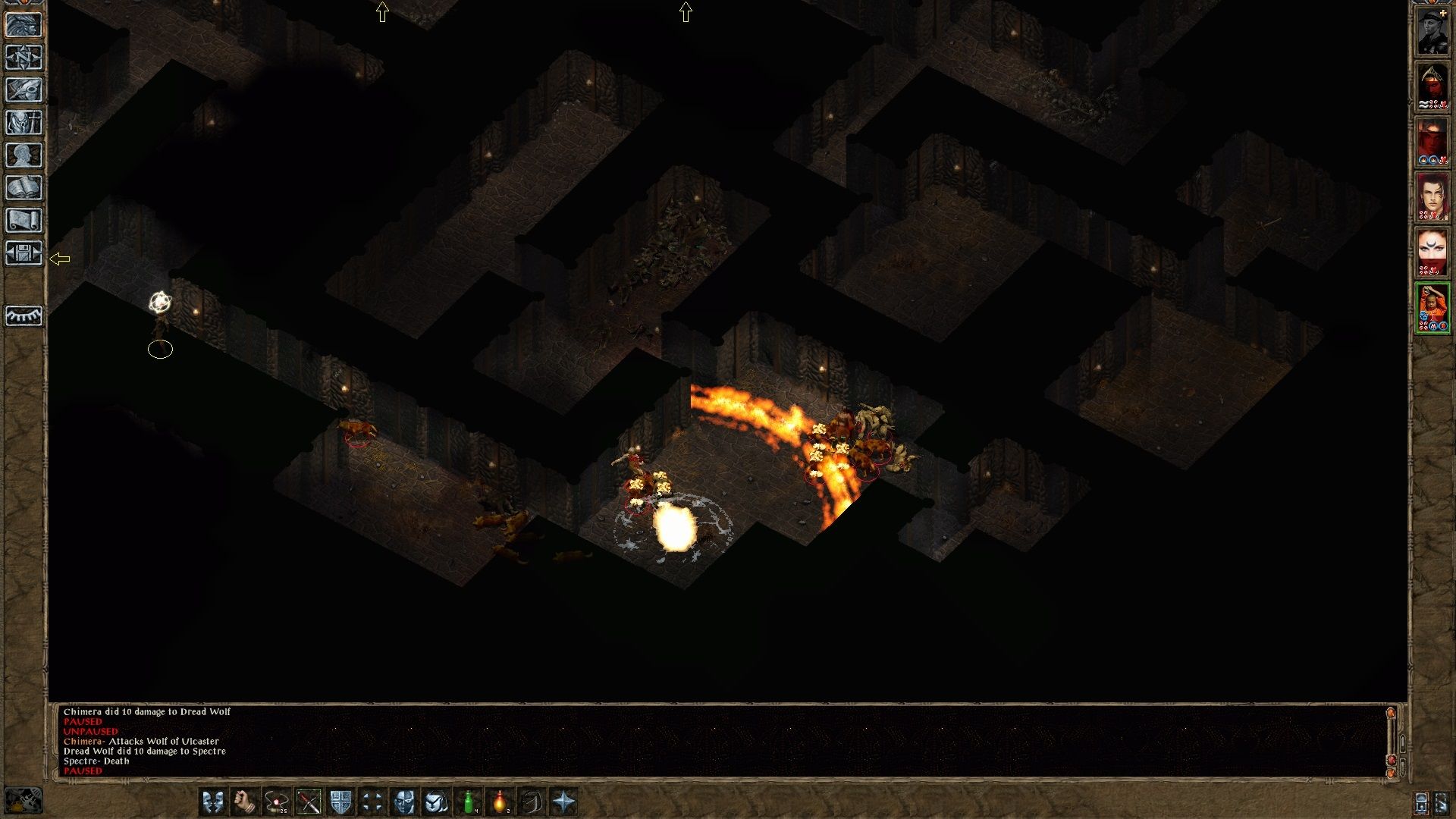Toggle party AI in the bottom-right corner
Image resolution: width=1456 pixels, height=819 pixels.
1442,803
